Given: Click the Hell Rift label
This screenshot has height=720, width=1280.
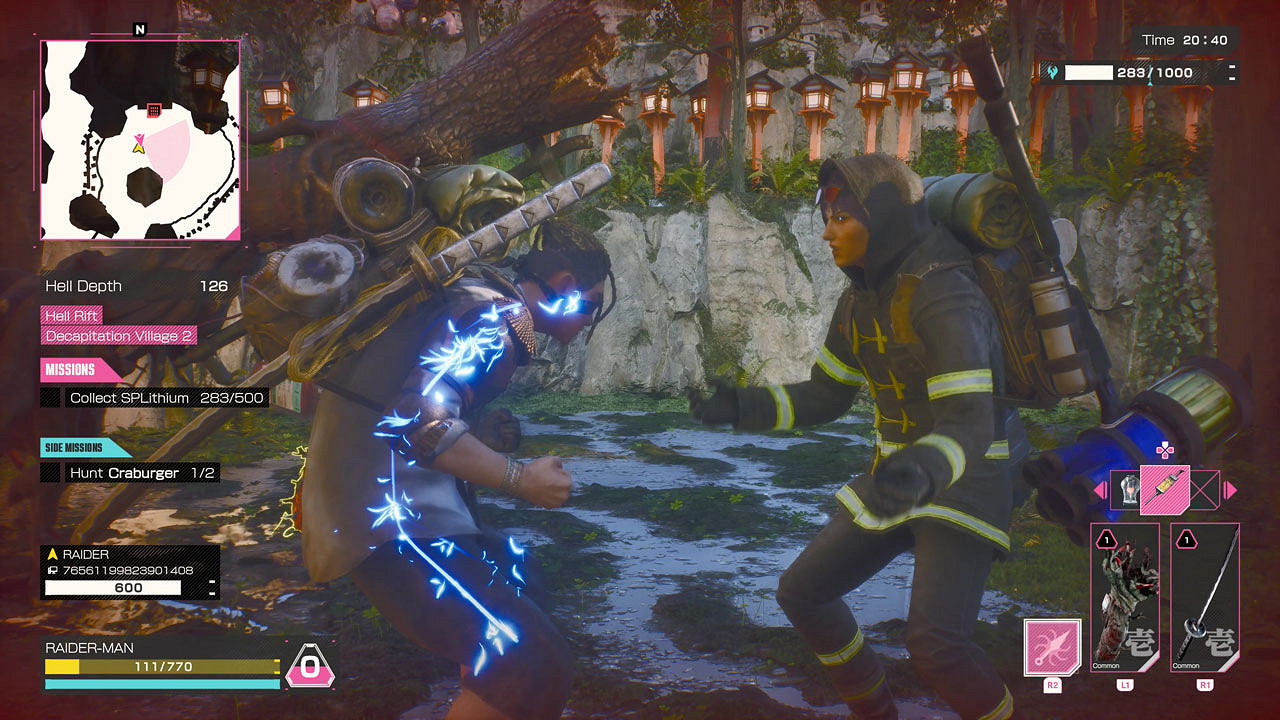Looking at the screenshot, I should tap(71, 314).
